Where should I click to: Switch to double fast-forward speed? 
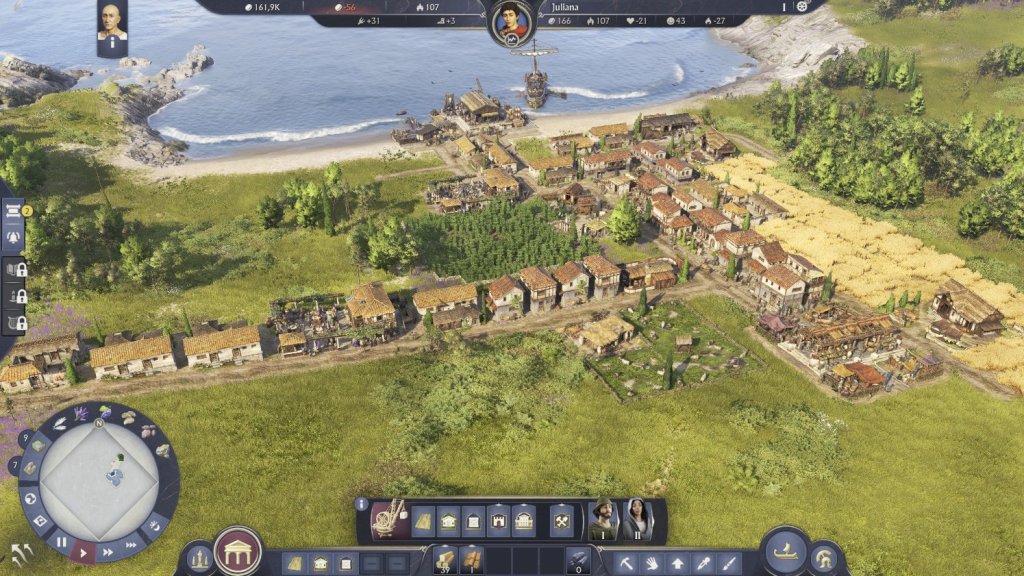click(x=108, y=551)
